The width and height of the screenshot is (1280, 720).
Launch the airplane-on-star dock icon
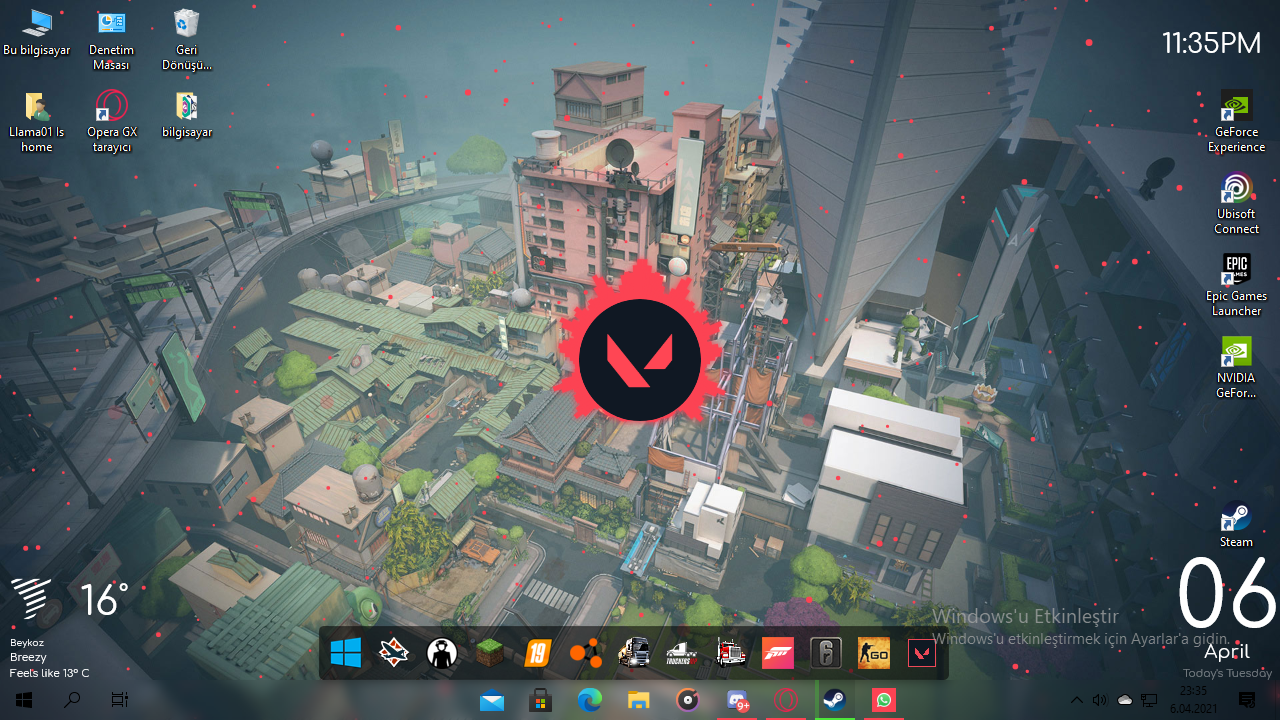click(394, 654)
